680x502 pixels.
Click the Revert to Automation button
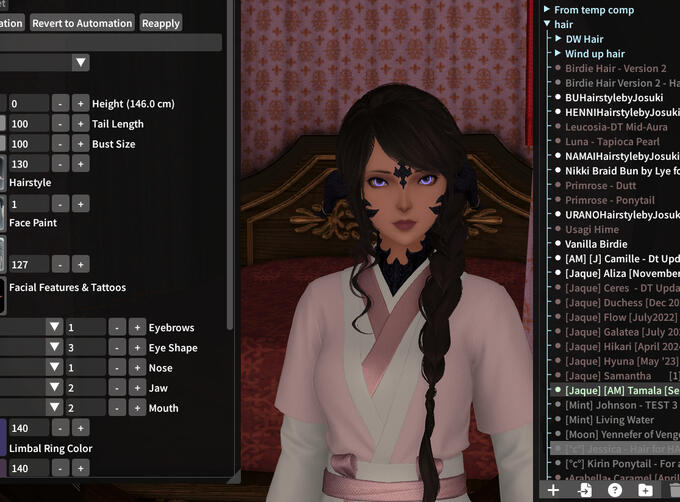click(x=82, y=23)
